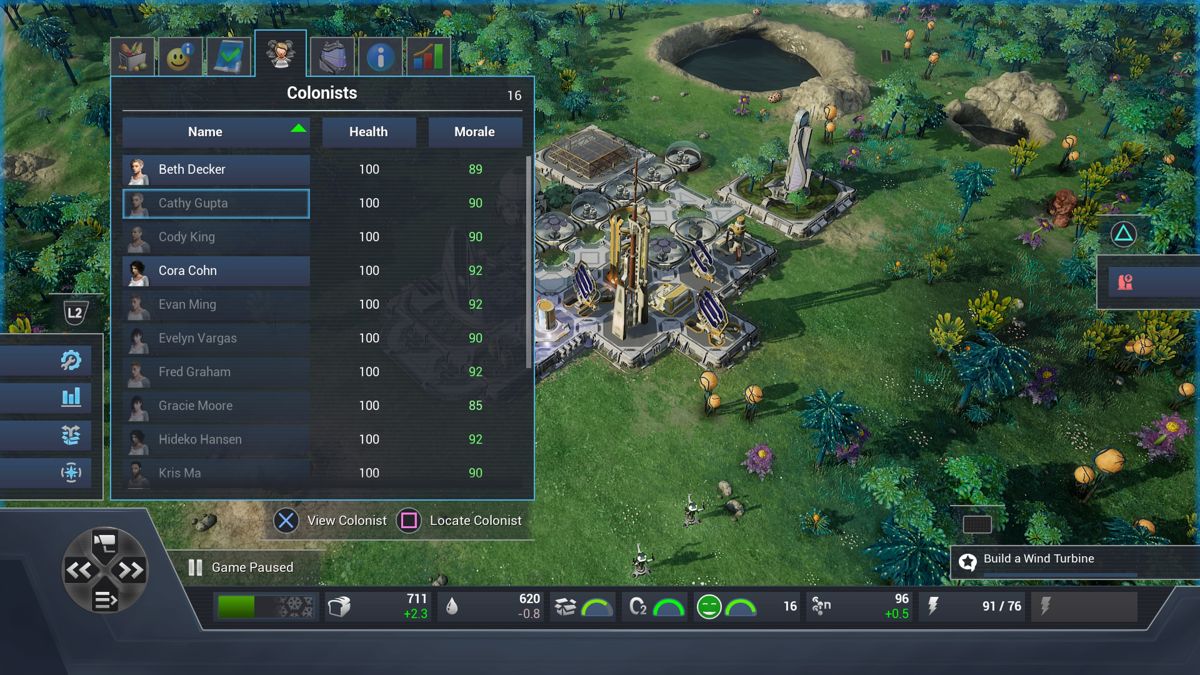Open the blue information tab
This screenshot has width=1200, height=675.
point(380,57)
